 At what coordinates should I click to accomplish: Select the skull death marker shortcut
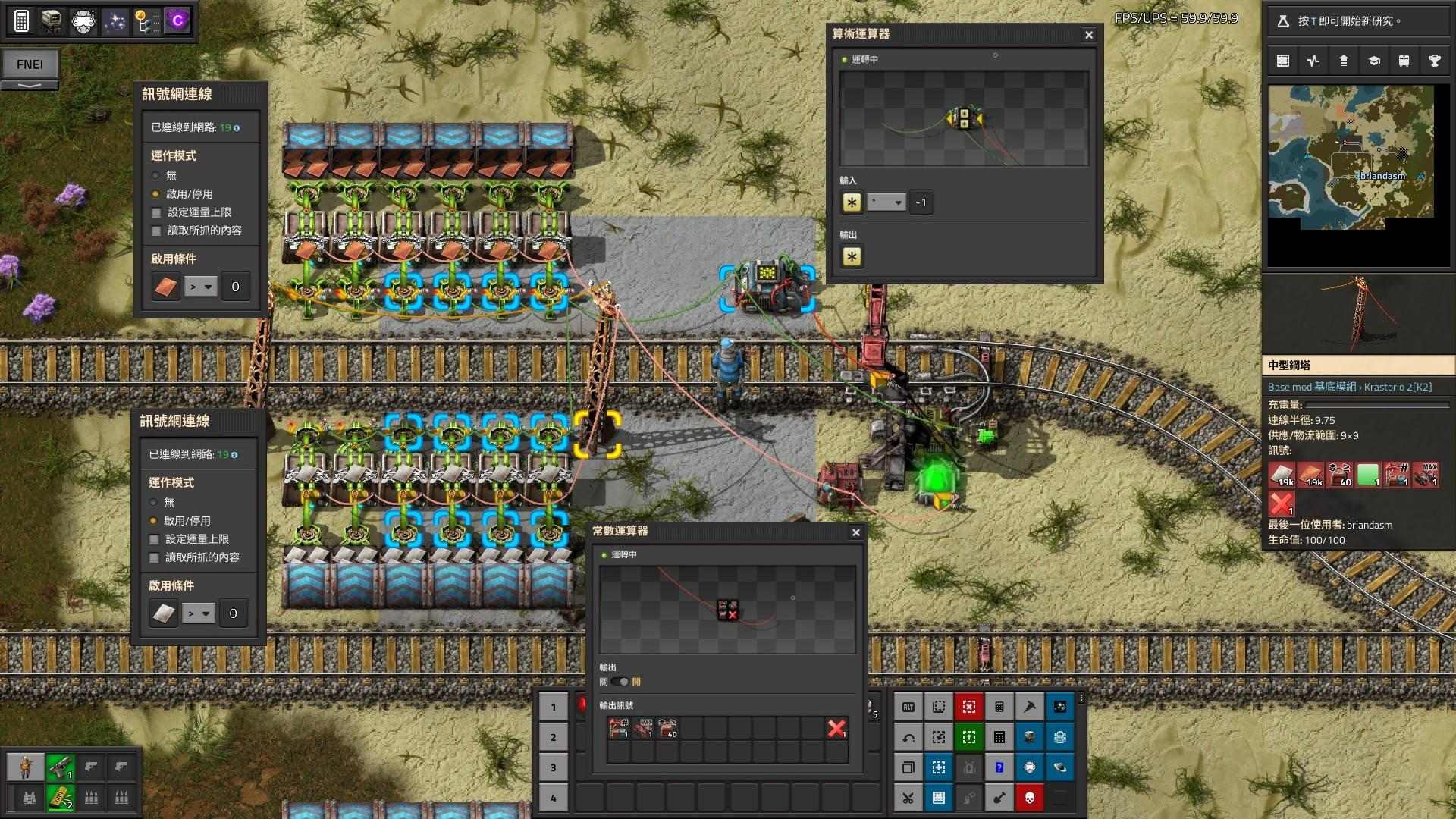pyautogui.click(x=1030, y=798)
